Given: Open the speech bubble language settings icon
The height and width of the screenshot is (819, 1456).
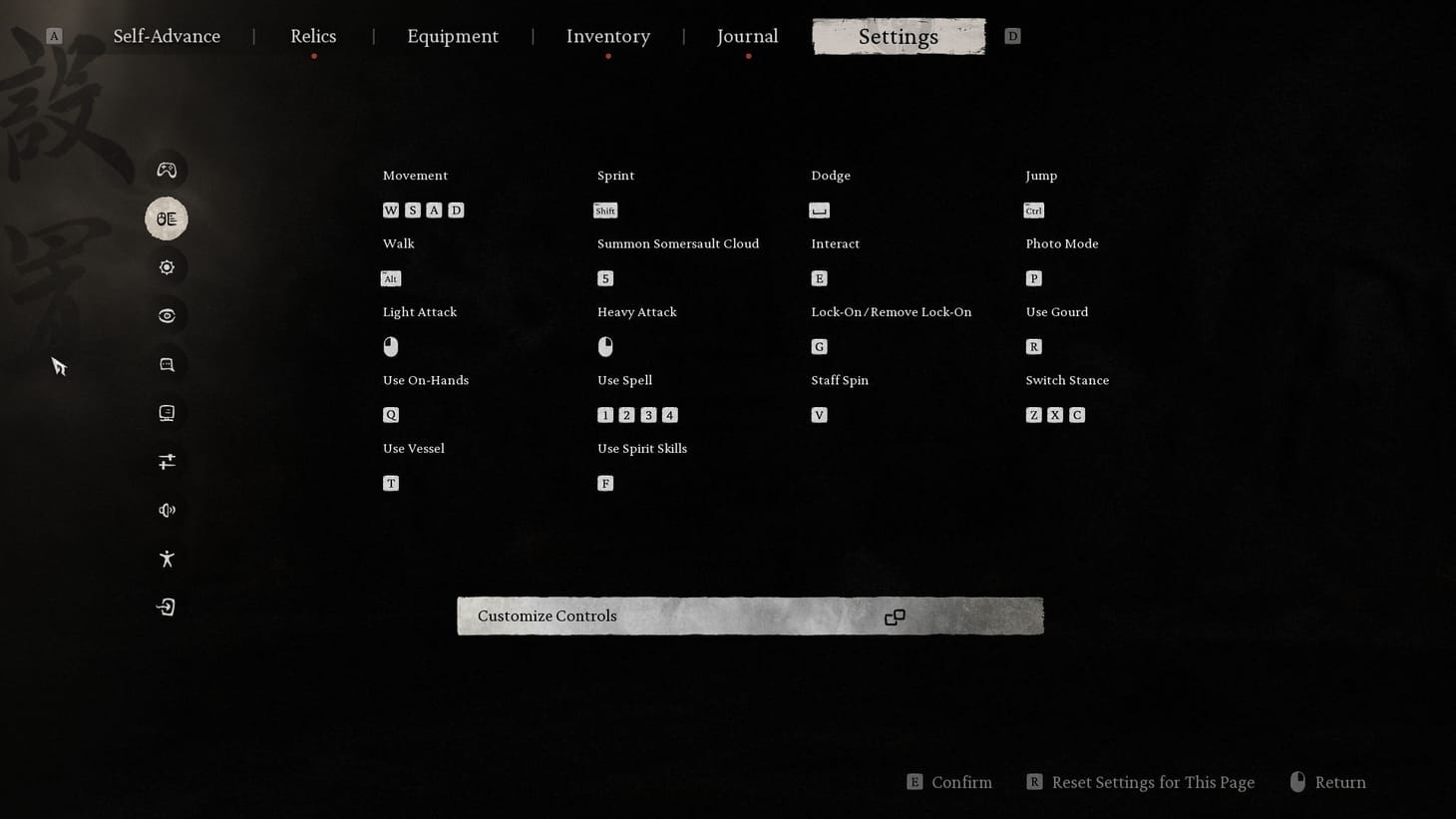Looking at the screenshot, I should point(166,364).
